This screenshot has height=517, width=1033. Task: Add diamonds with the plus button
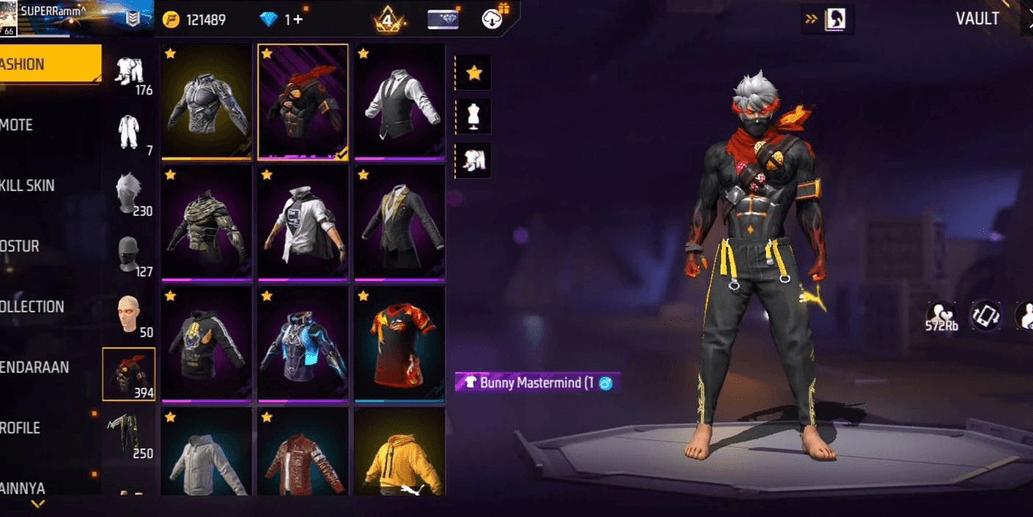click(300, 20)
